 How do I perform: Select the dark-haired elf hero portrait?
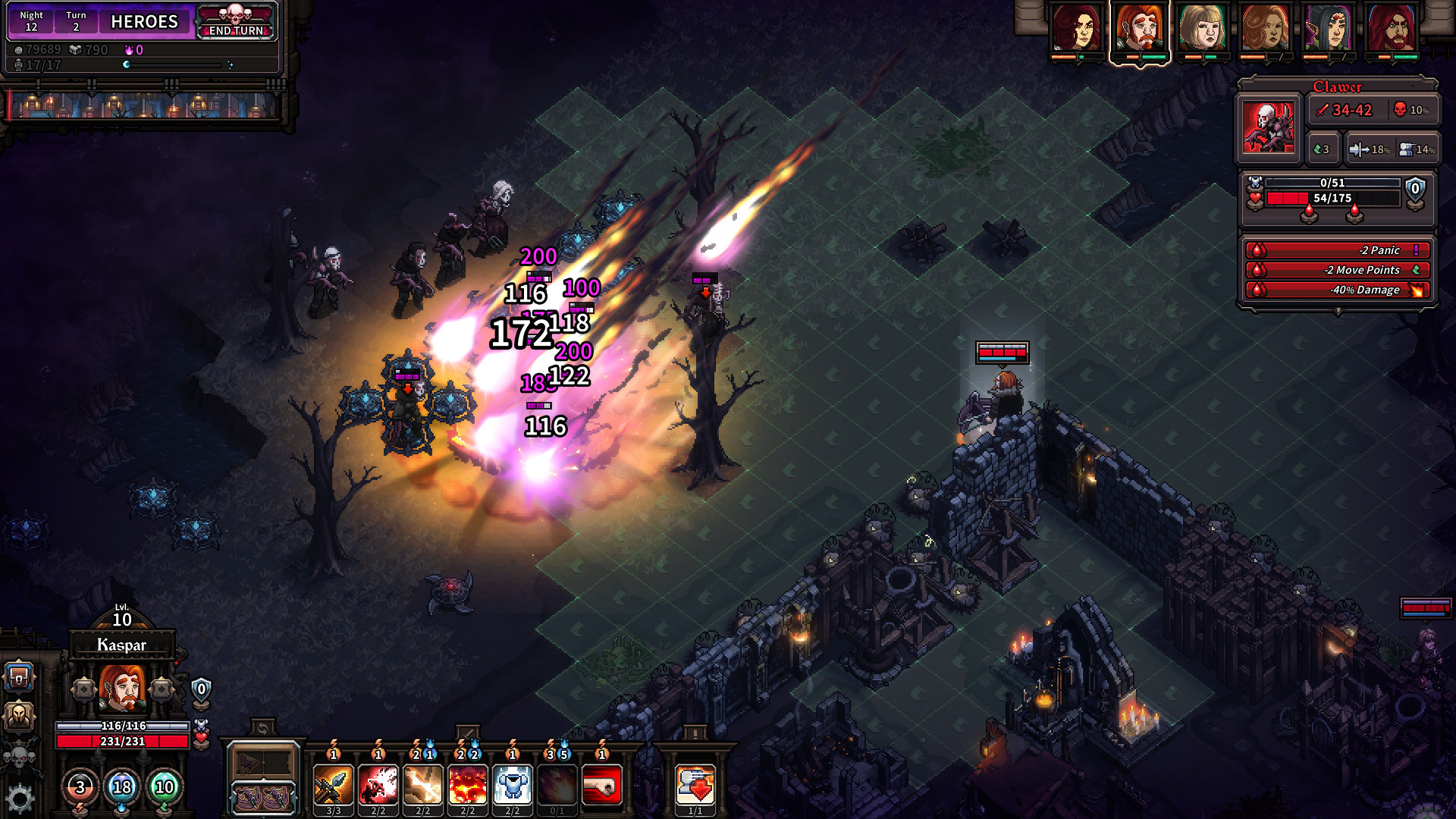(1328, 29)
